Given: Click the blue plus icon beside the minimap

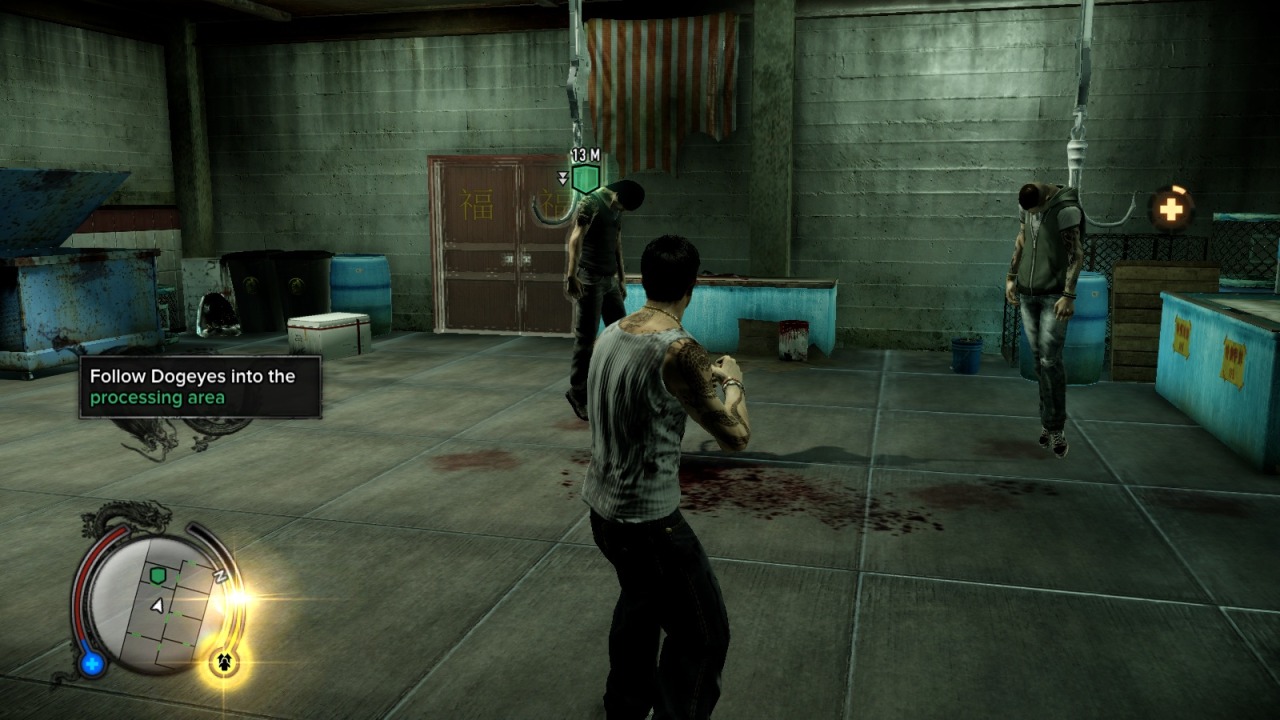Looking at the screenshot, I should [x=92, y=662].
